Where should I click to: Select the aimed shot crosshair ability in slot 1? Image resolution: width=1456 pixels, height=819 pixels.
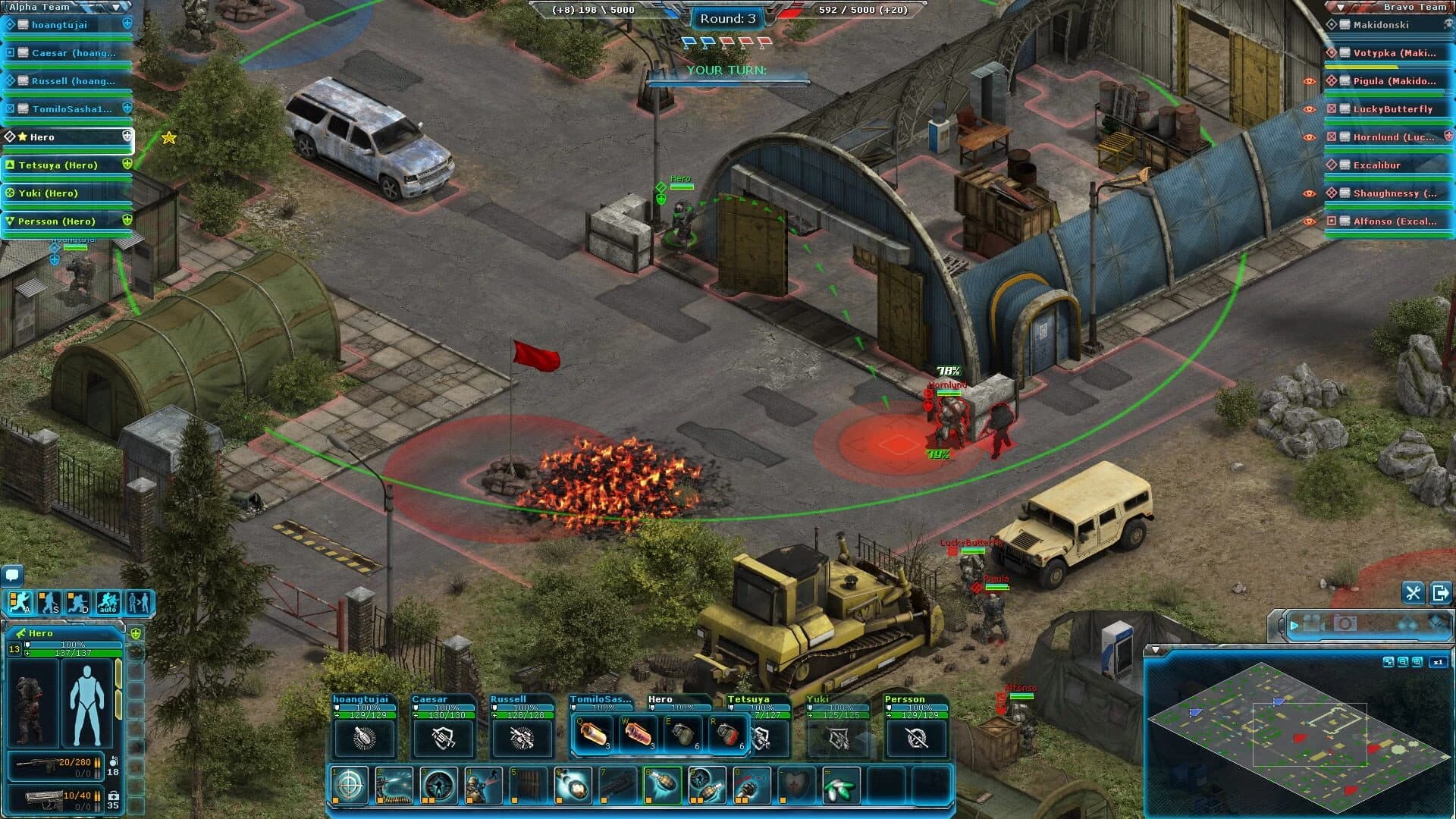point(350,786)
